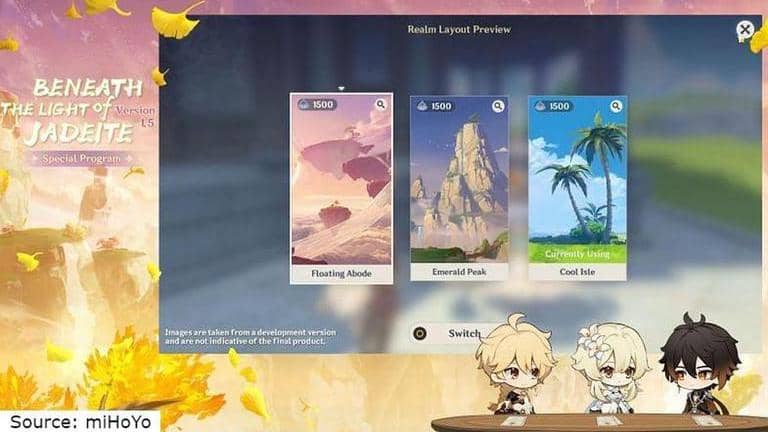Viewport: 768px width, 432px height.
Task: Select the Floating Abode realm card
Action: 341,188
